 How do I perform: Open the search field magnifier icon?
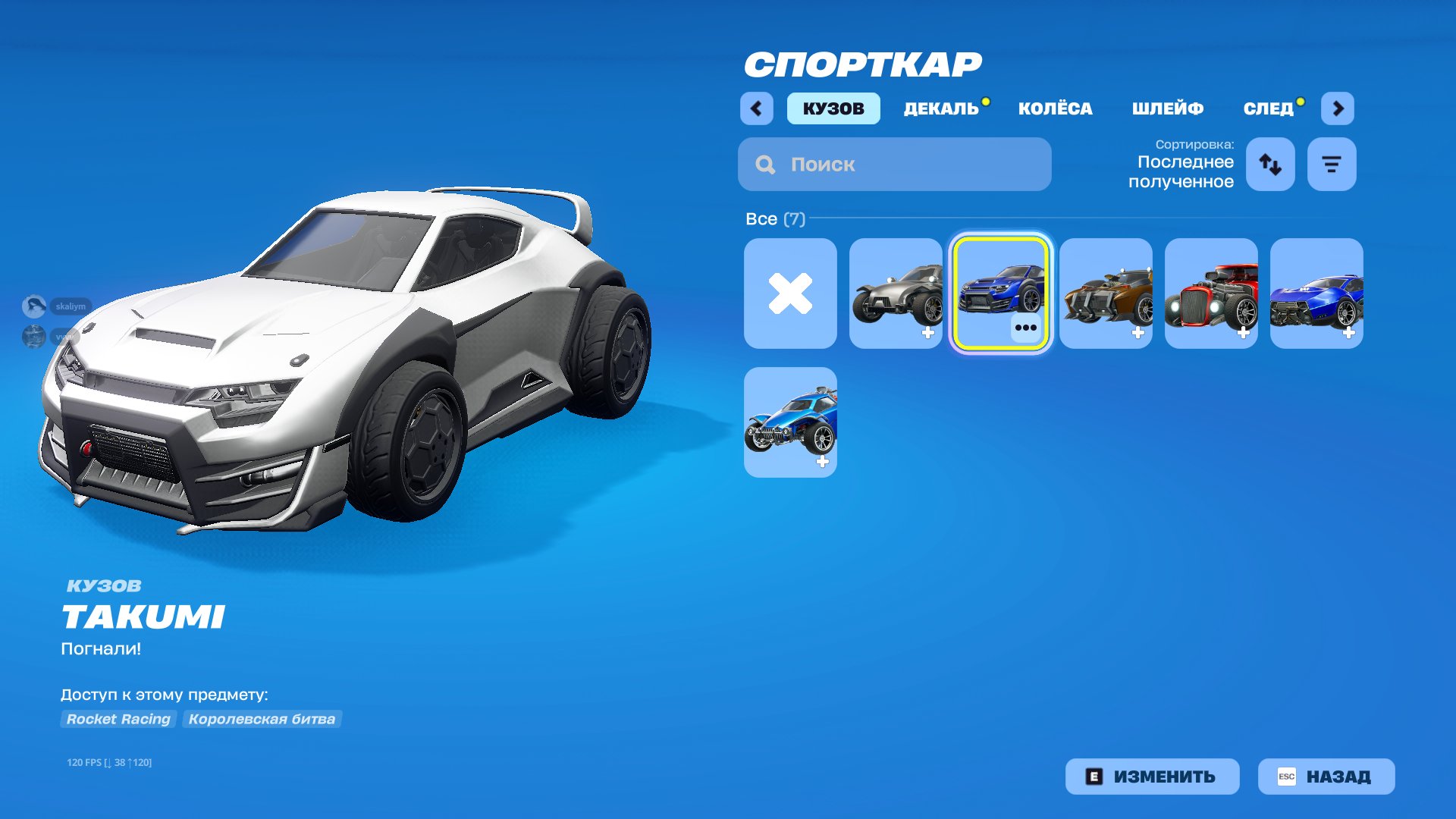(x=765, y=164)
